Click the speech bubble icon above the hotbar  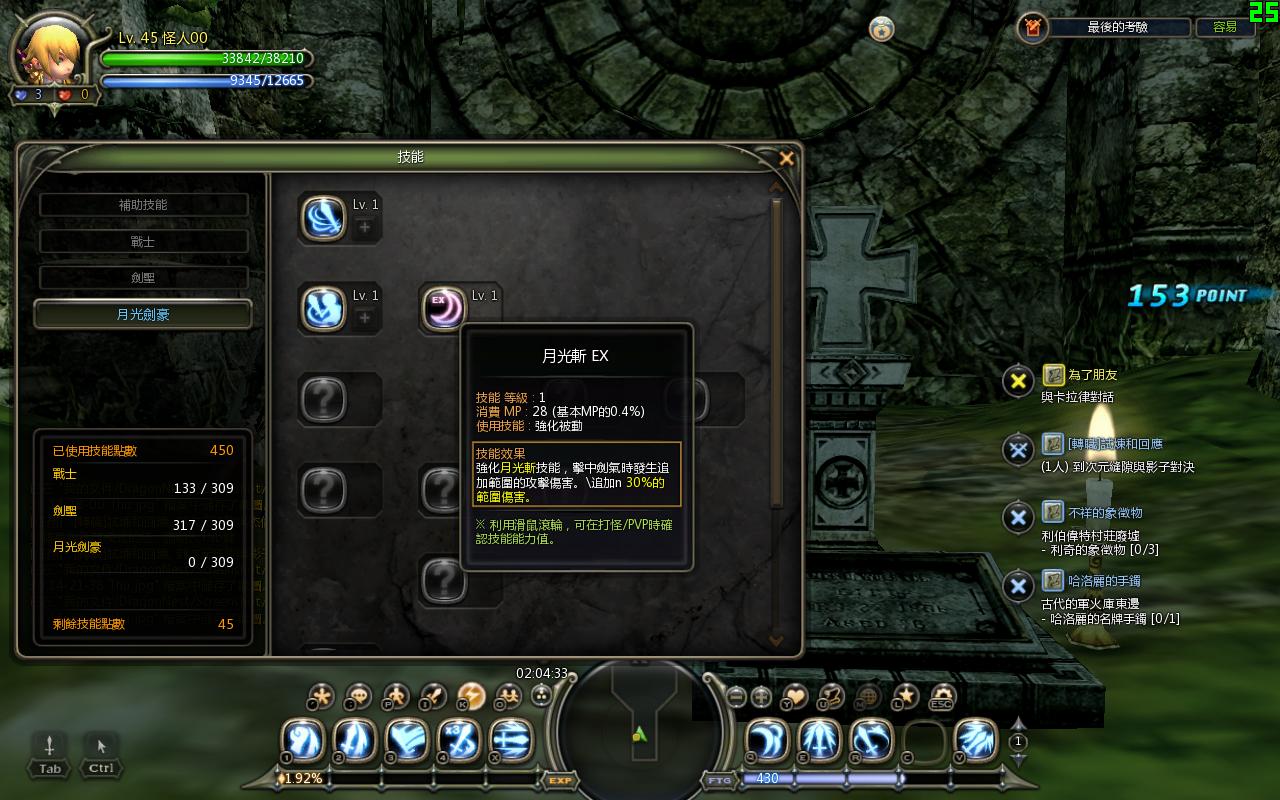coord(358,695)
